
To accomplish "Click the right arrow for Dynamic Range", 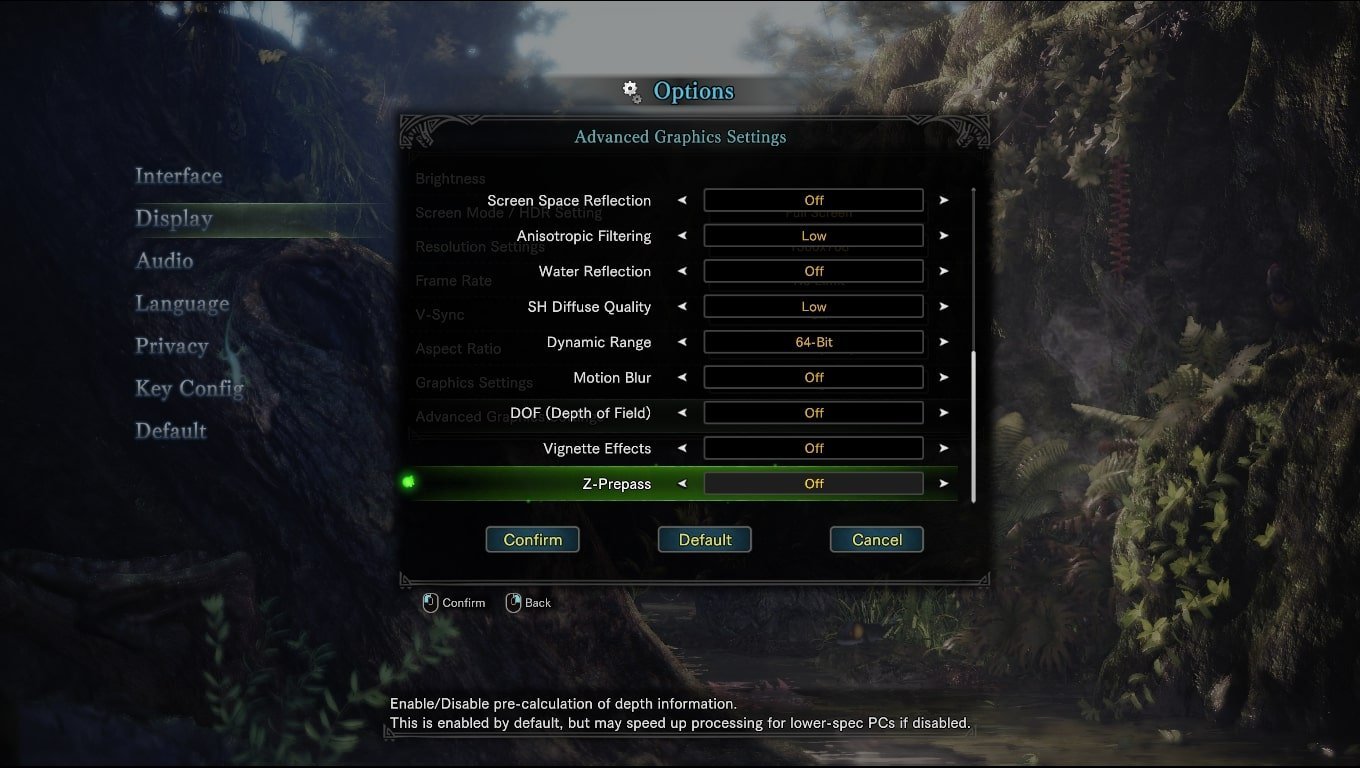I will [943, 342].
